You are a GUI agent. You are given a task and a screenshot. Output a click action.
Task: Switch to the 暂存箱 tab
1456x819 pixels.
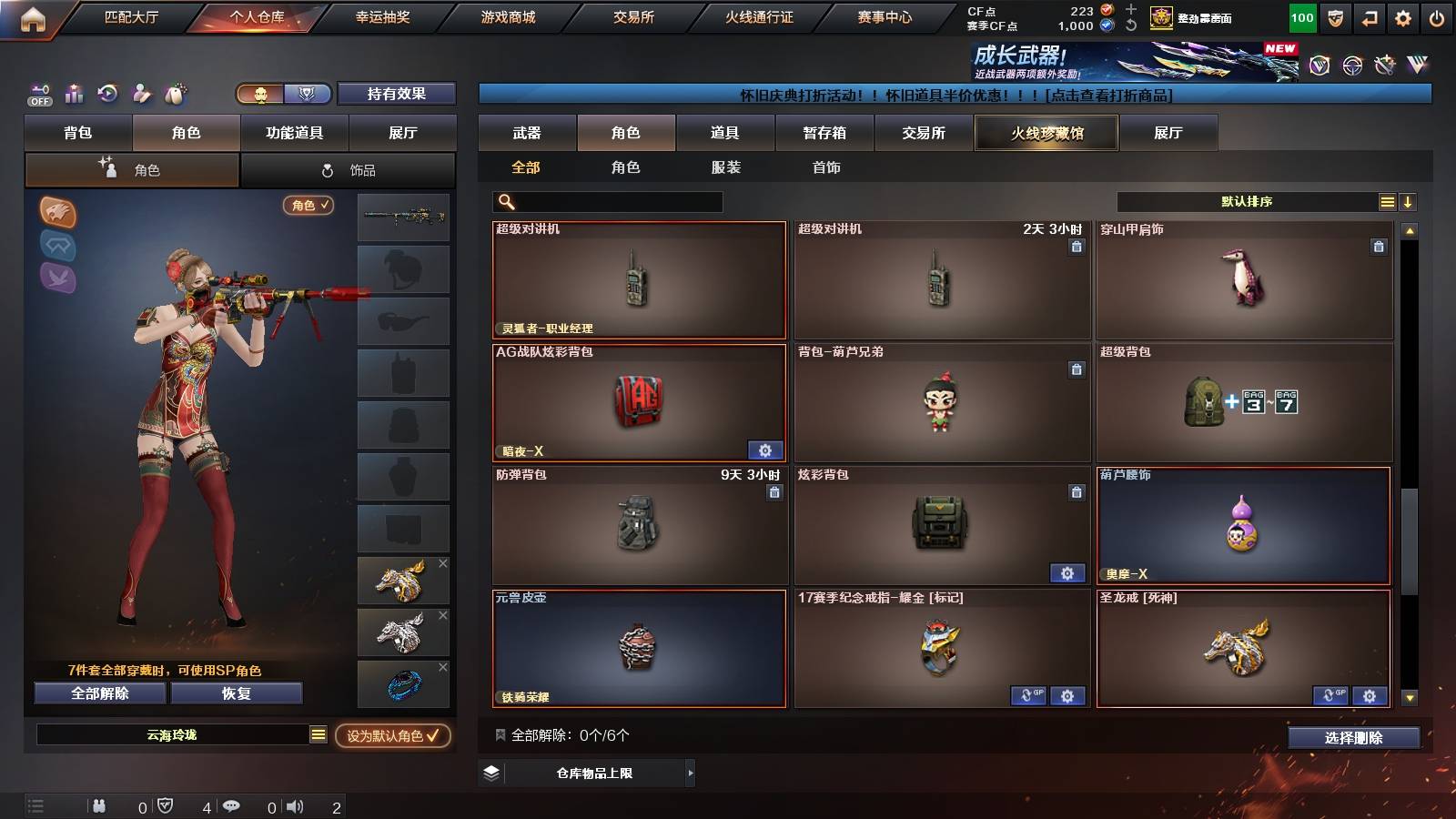824,133
